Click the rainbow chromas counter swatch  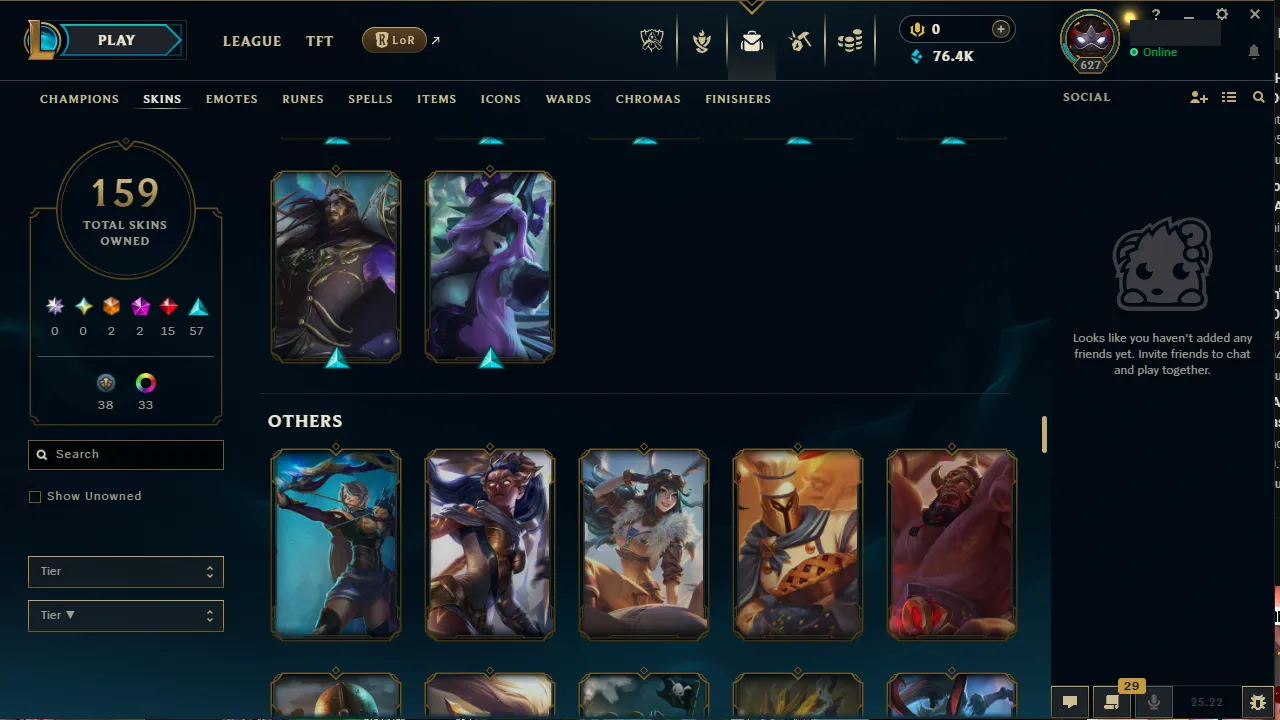click(x=145, y=383)
